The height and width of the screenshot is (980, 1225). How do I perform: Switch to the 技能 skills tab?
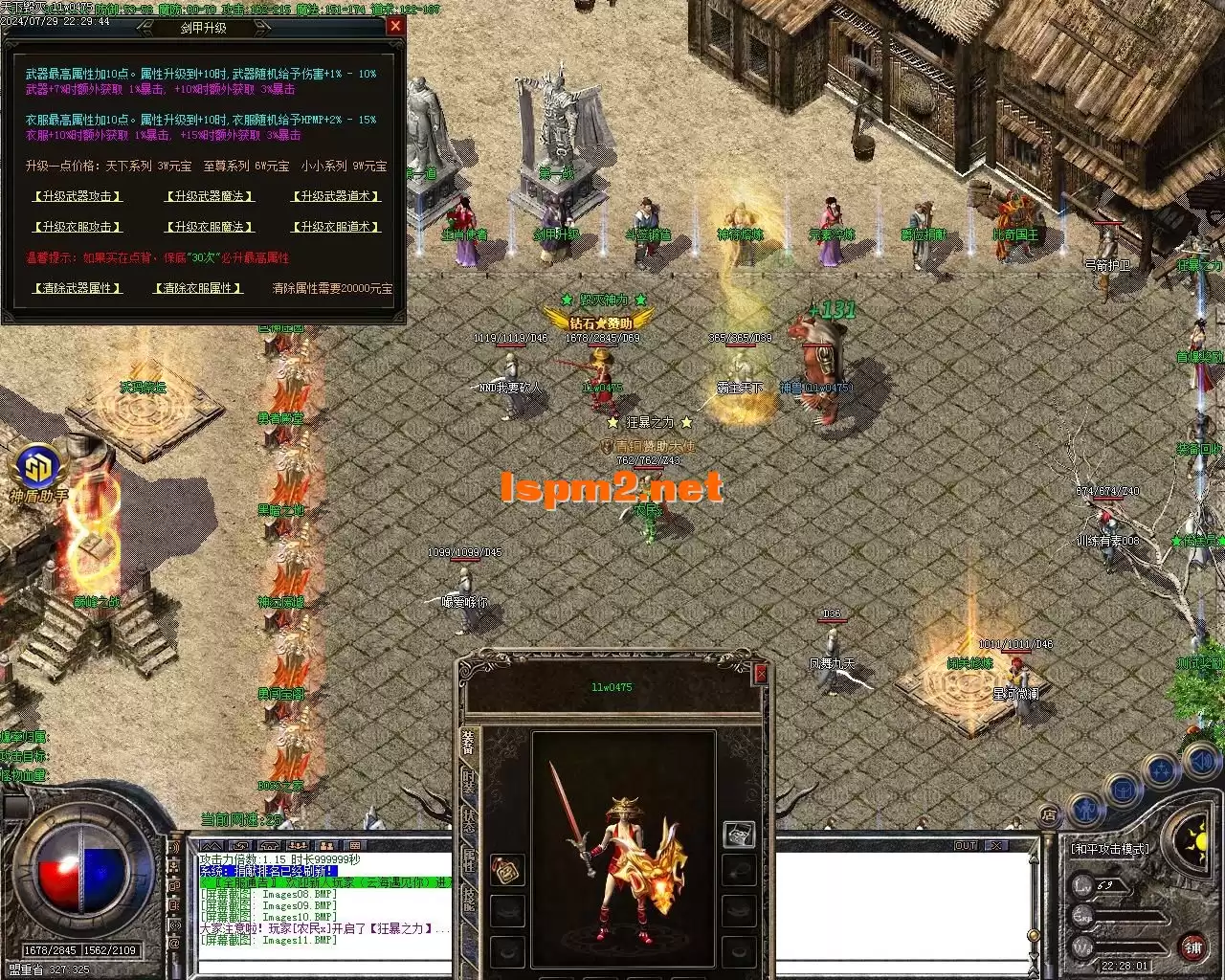[468, 897]
